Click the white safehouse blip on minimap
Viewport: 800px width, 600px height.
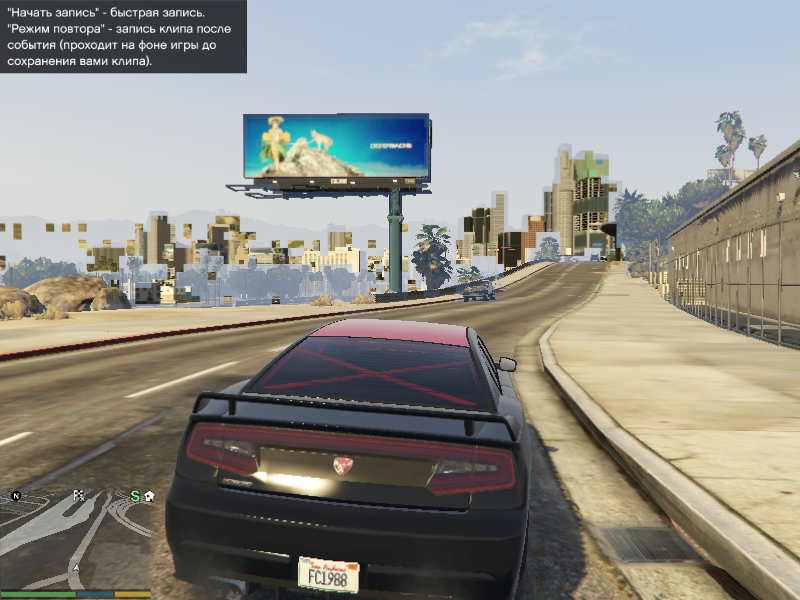coord(148,495)
